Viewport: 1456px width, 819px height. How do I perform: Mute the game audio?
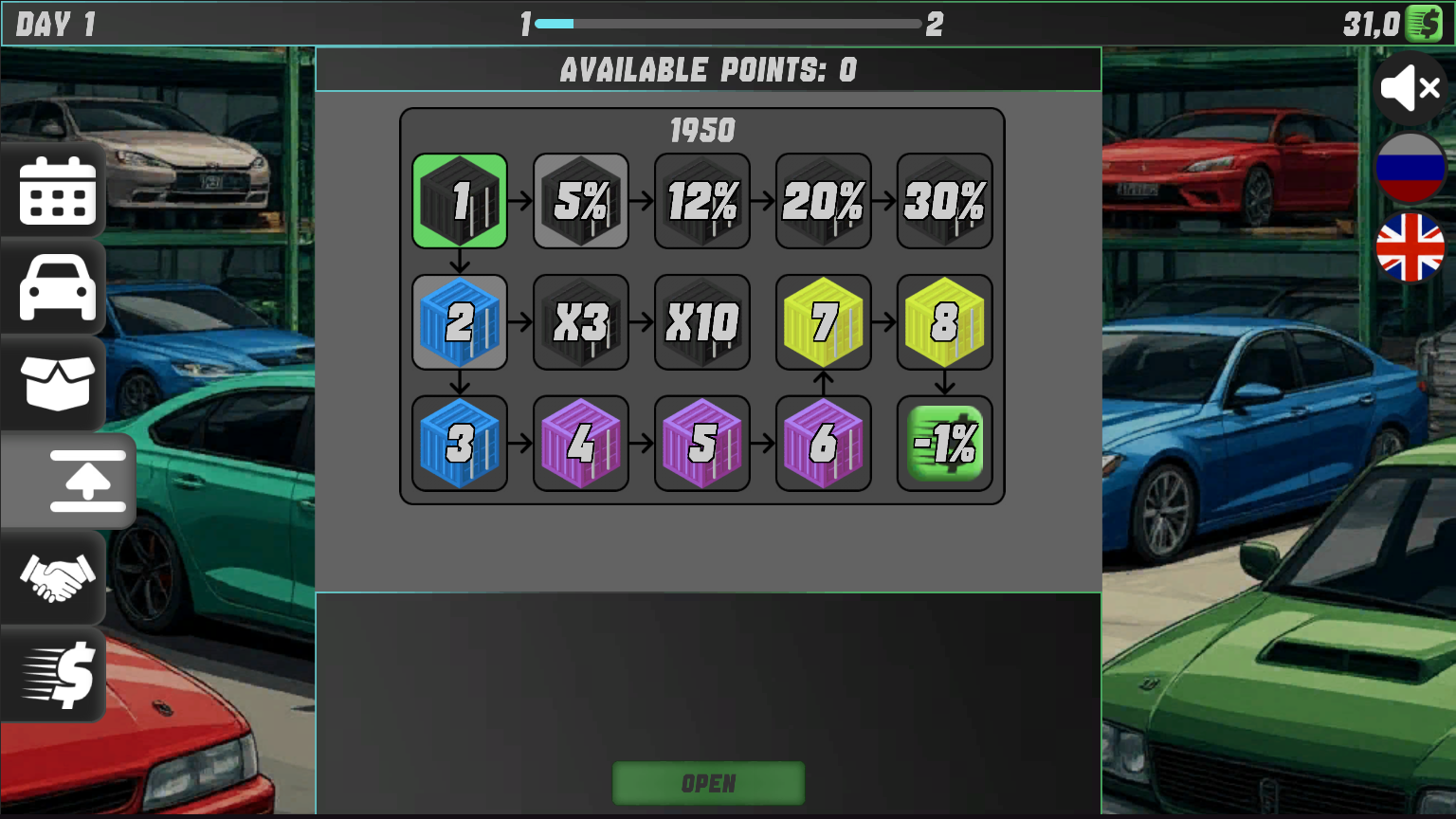[x=1410, y=88]
